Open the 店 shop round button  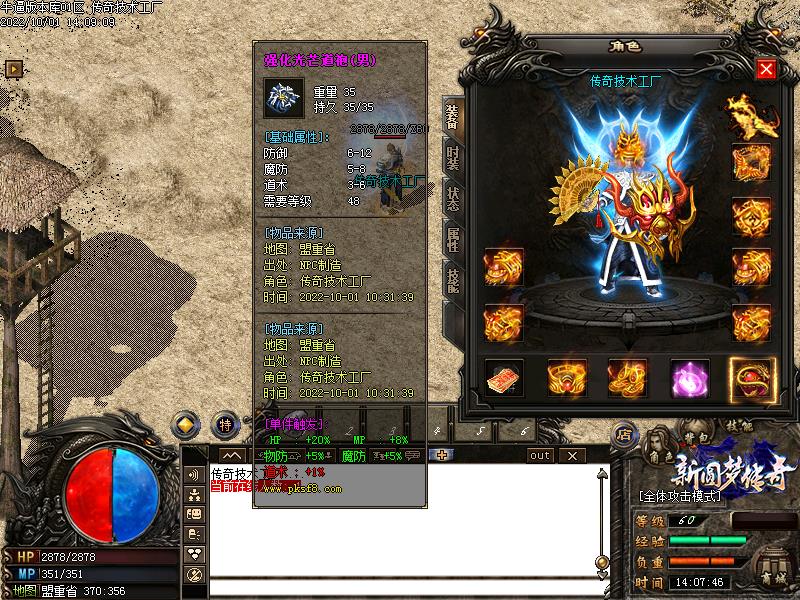(x=623, y=434)
